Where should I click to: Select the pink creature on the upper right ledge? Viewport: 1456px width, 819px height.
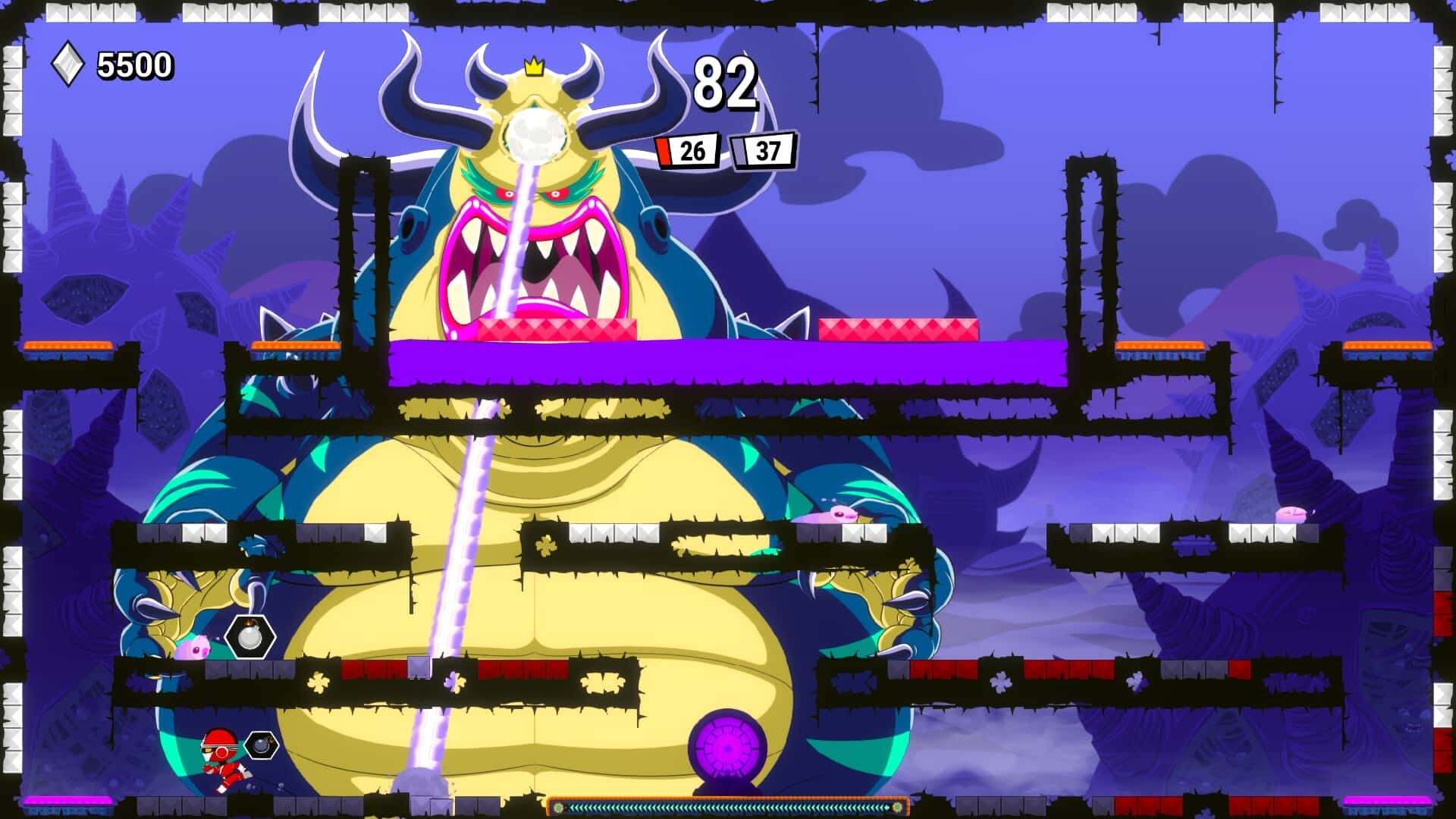pyautogui.click(x=834, y=516)
